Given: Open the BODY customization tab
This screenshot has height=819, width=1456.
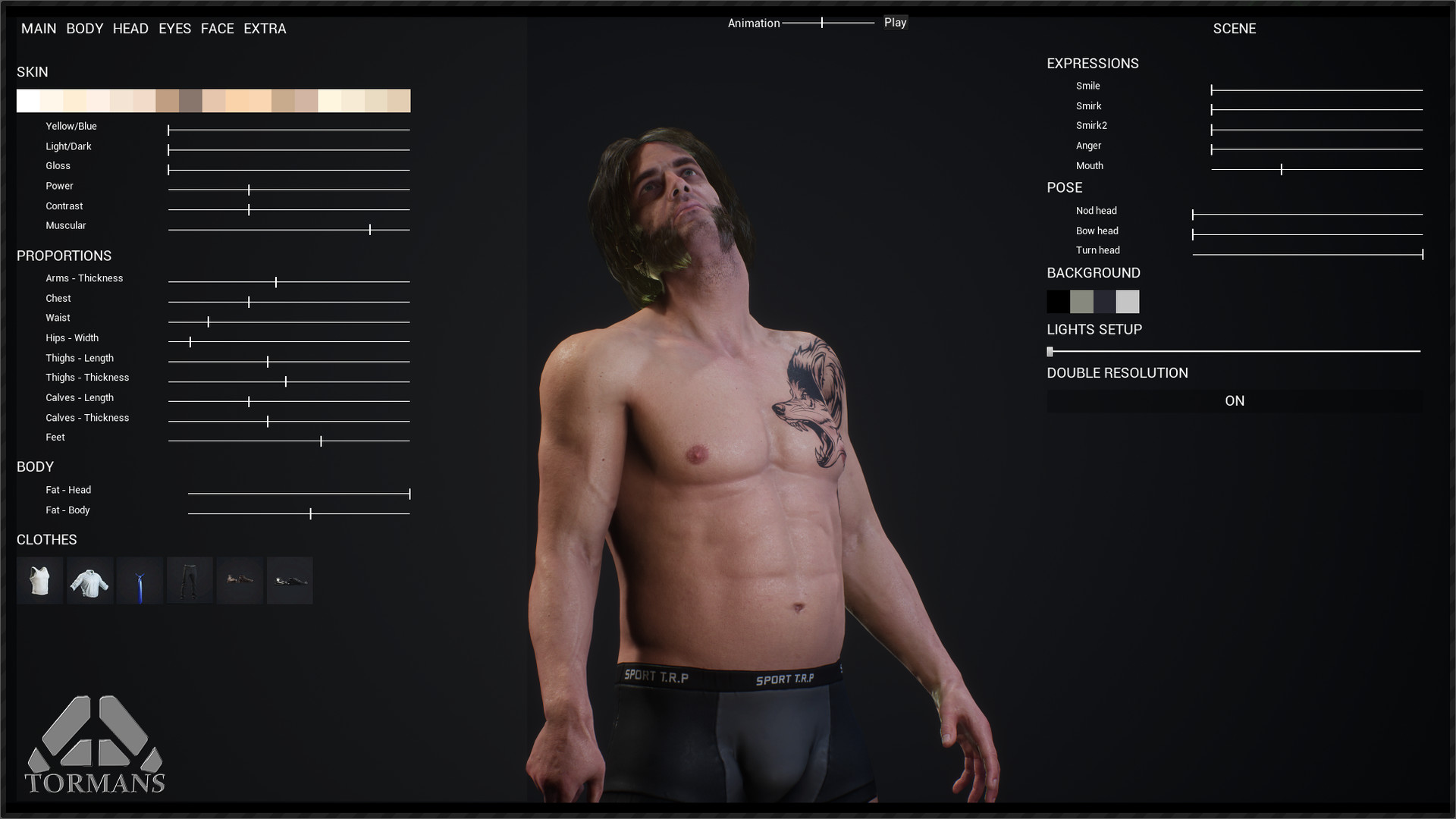Looking at the screenshot, I should 84,29.
